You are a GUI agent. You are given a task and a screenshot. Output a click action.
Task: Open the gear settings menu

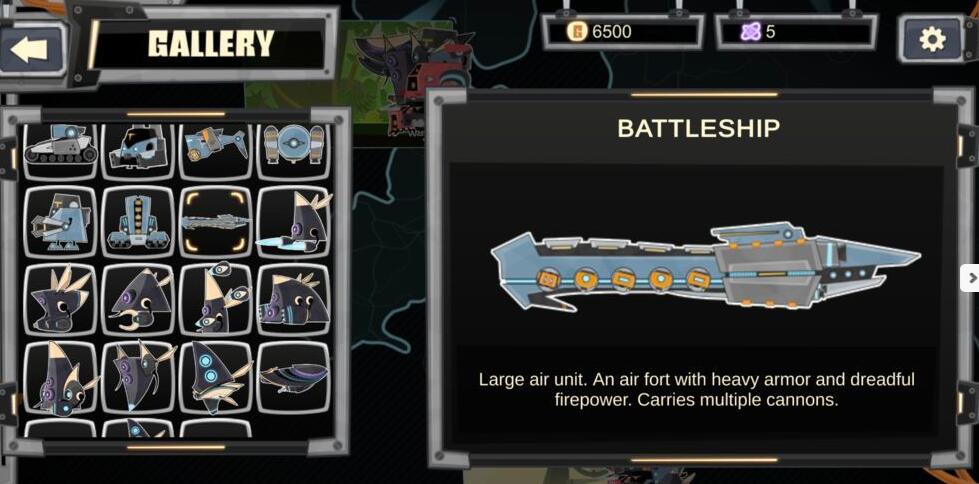click(x=931, y=39)
